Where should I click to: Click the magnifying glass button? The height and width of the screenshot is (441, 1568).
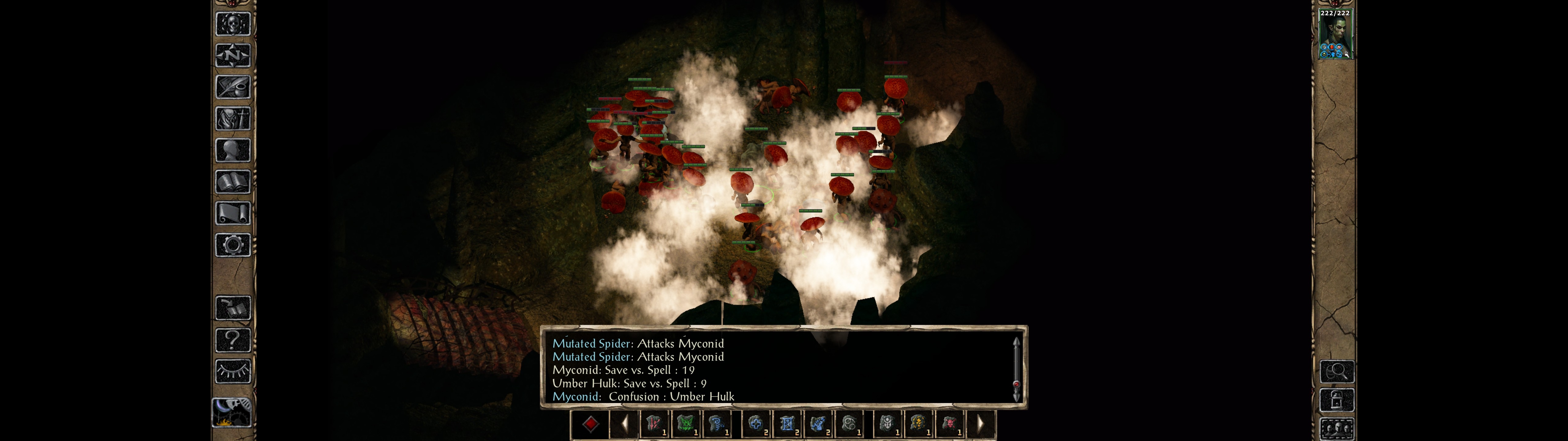[1337, 371]
